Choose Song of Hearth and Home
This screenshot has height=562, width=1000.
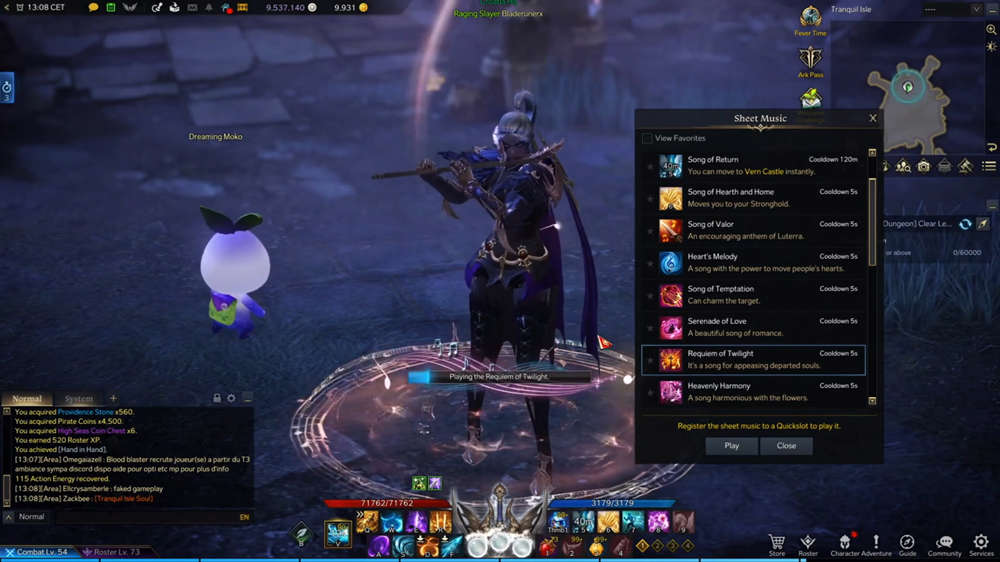pyautogui.click(x=760, y=198)
